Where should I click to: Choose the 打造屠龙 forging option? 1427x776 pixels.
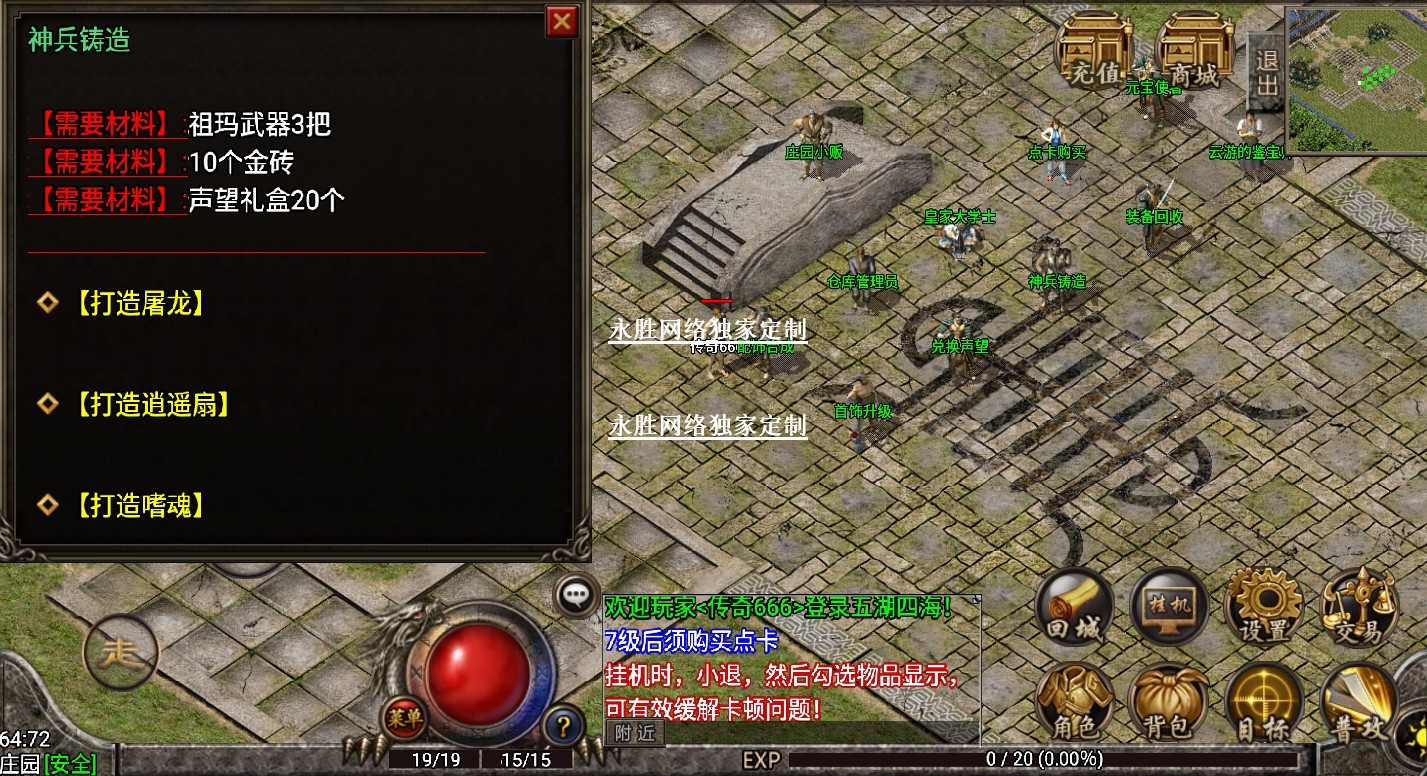[139, 303]
